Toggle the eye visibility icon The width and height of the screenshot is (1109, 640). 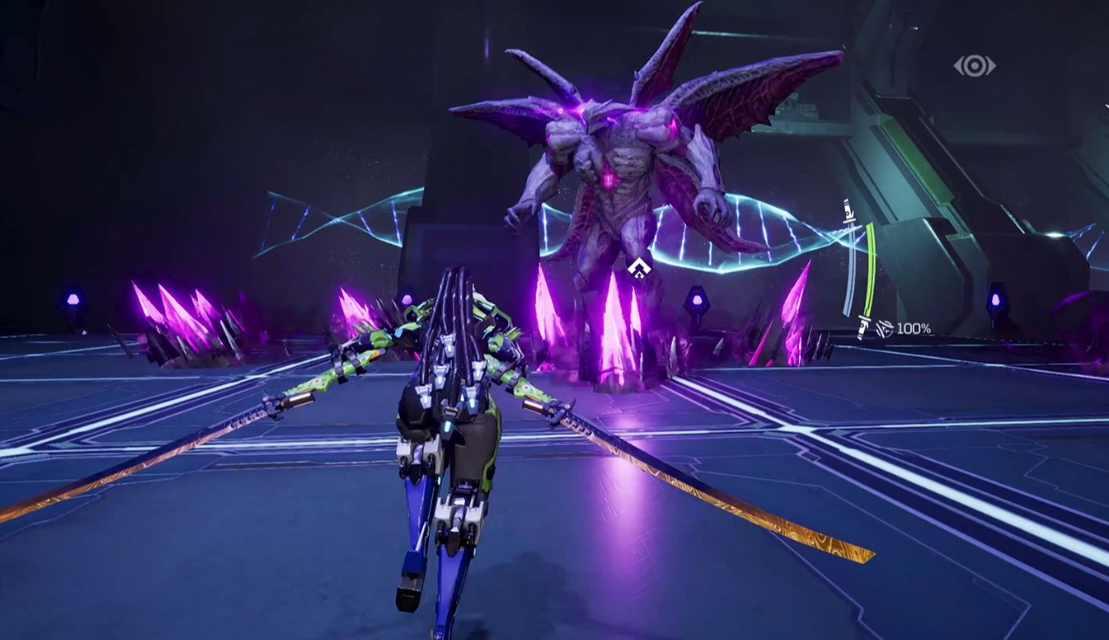[x=974, y=66]
